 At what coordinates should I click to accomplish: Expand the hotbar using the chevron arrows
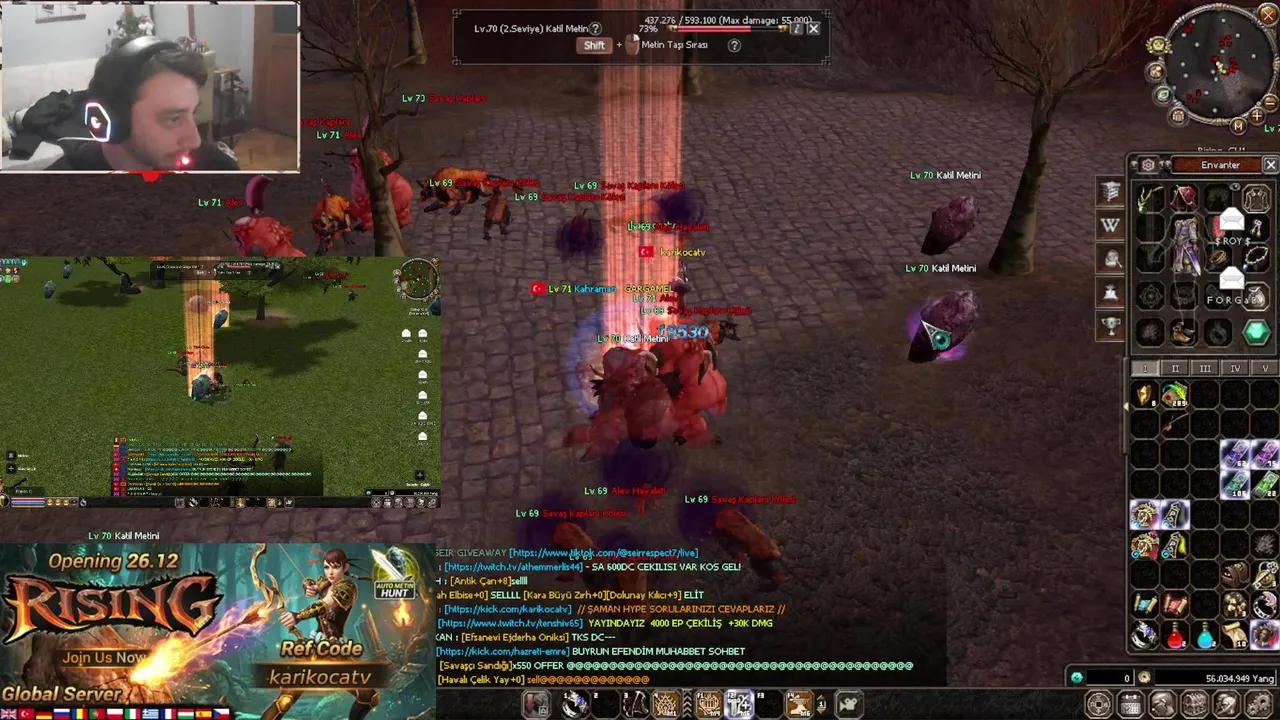click(687, 703)
